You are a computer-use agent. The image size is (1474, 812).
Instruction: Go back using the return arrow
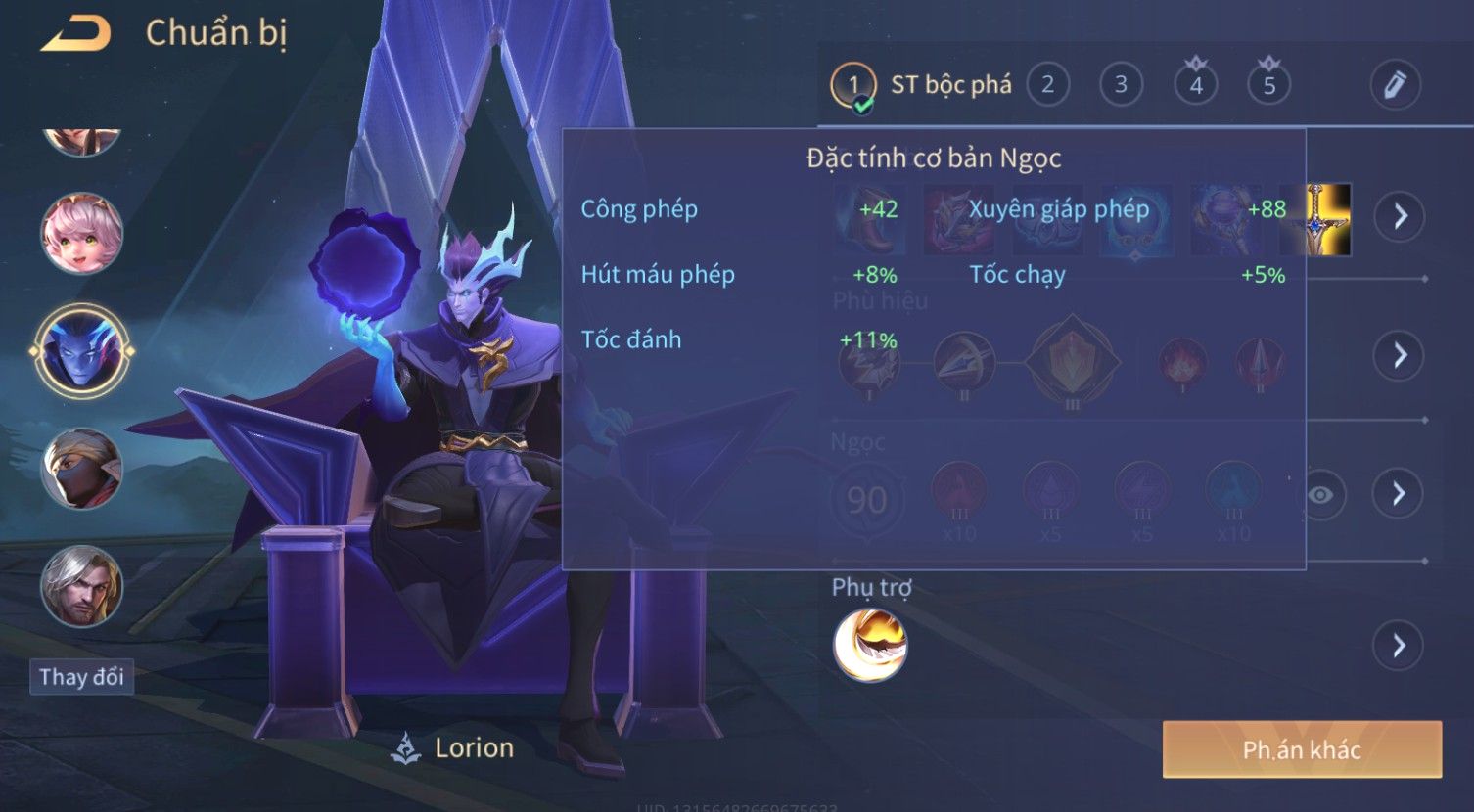pos(75,34)
